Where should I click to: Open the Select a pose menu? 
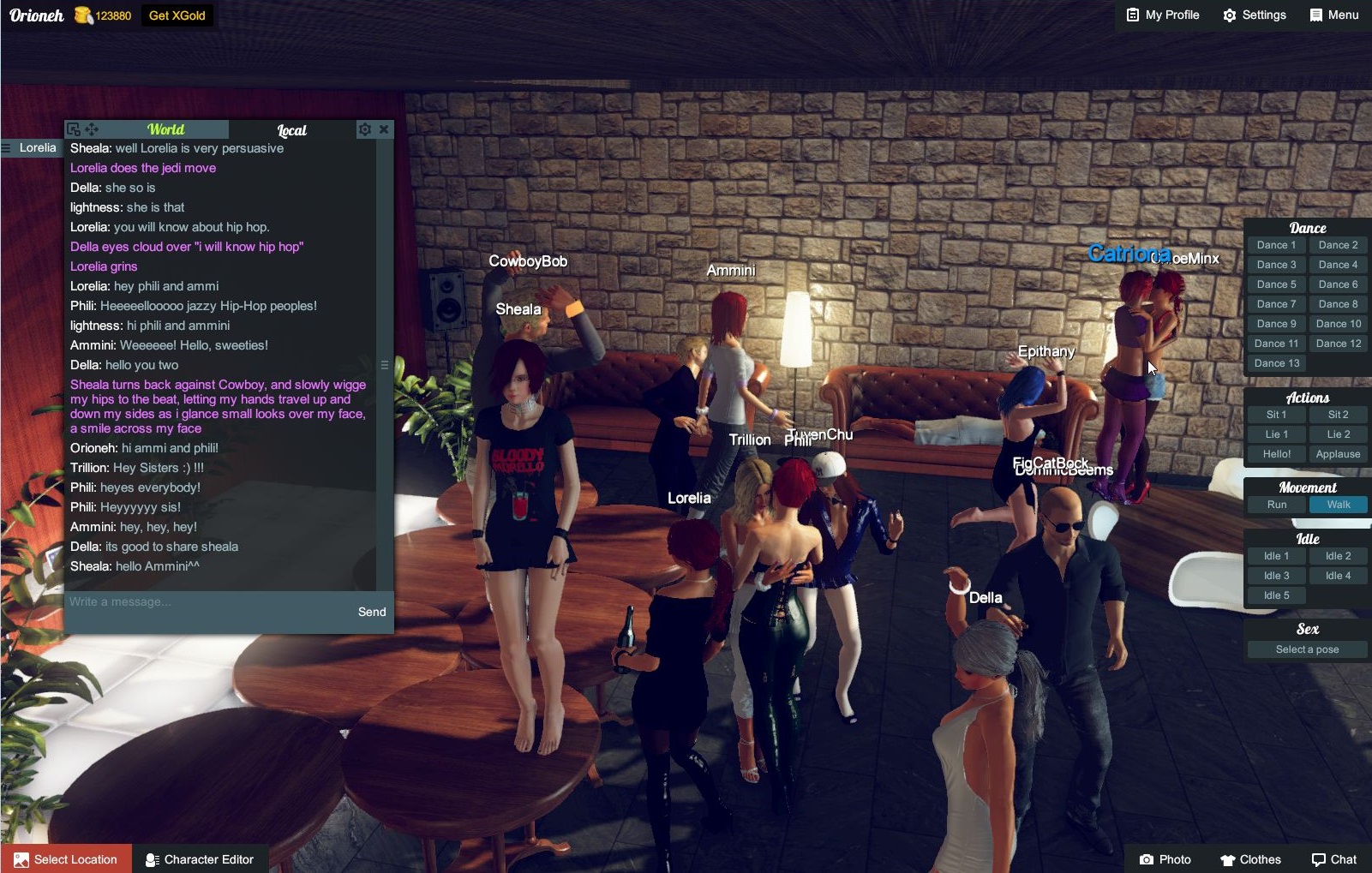[x=1306, y=649]
